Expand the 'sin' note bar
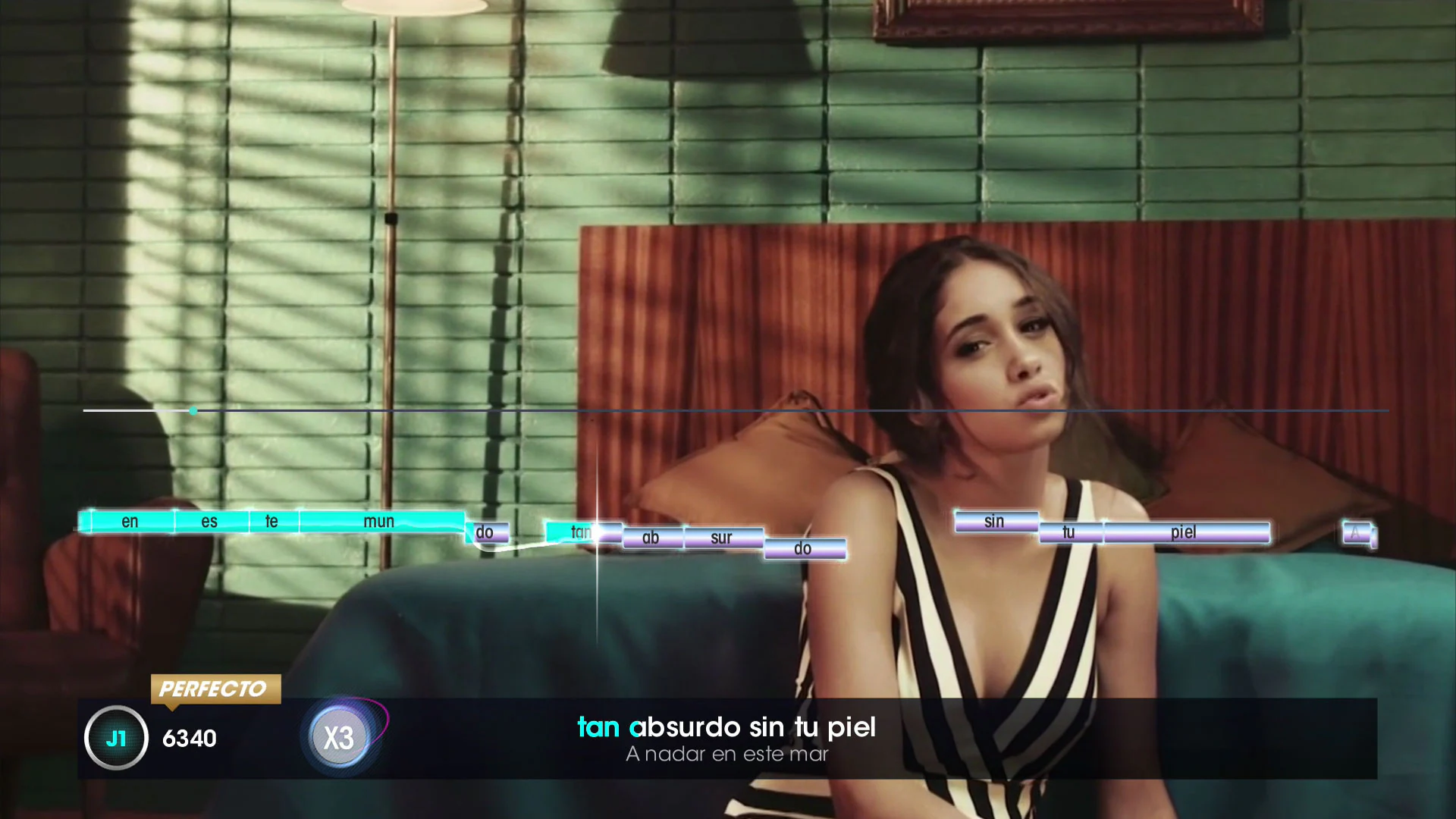This screenshot has height=819, width=1456. pyautogui.click(x=995, y=521)
